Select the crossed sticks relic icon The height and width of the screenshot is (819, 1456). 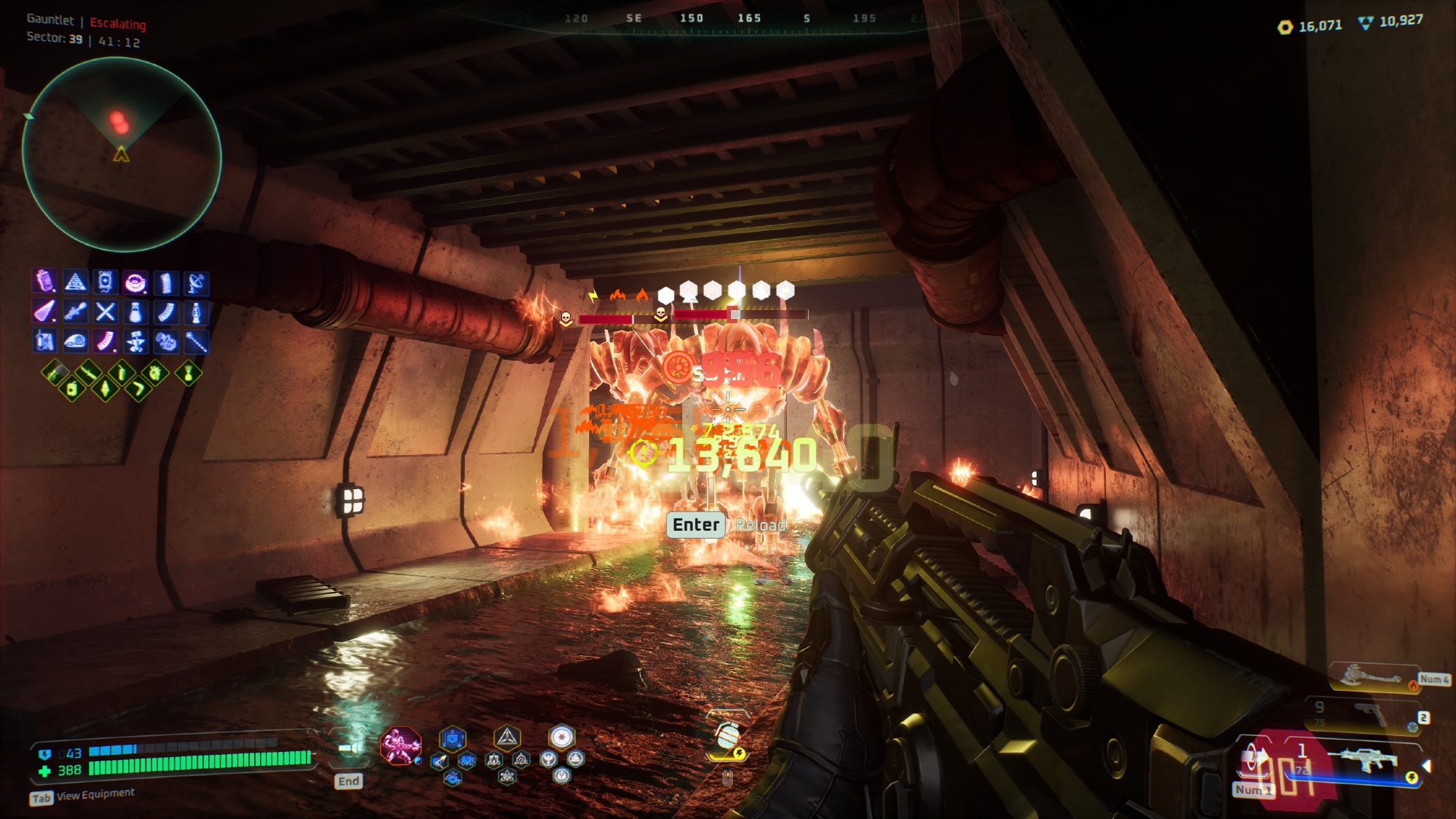pos(106,312)
